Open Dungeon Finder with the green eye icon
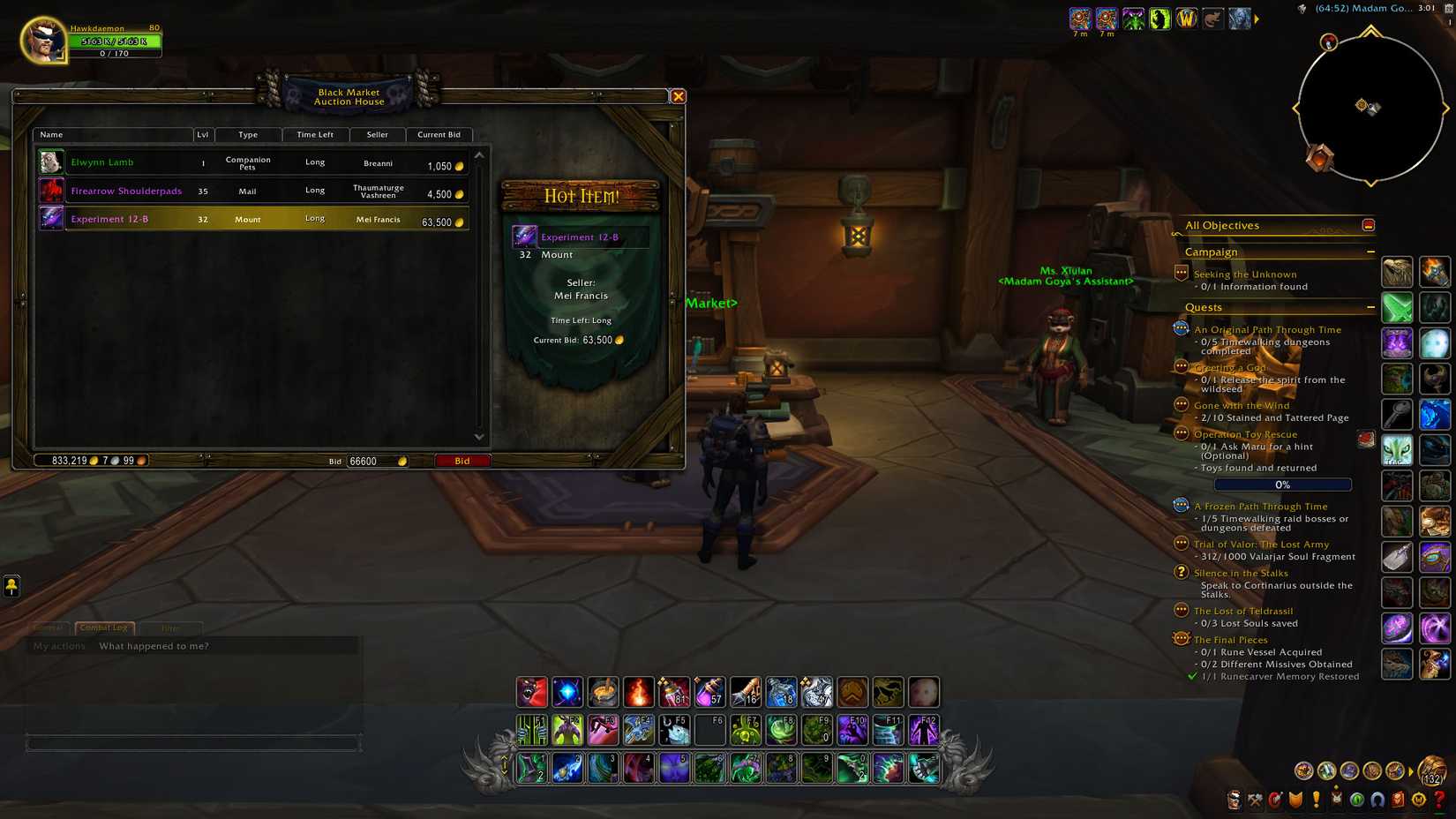The image size is (1456, 819). [x=1356, y=801]
